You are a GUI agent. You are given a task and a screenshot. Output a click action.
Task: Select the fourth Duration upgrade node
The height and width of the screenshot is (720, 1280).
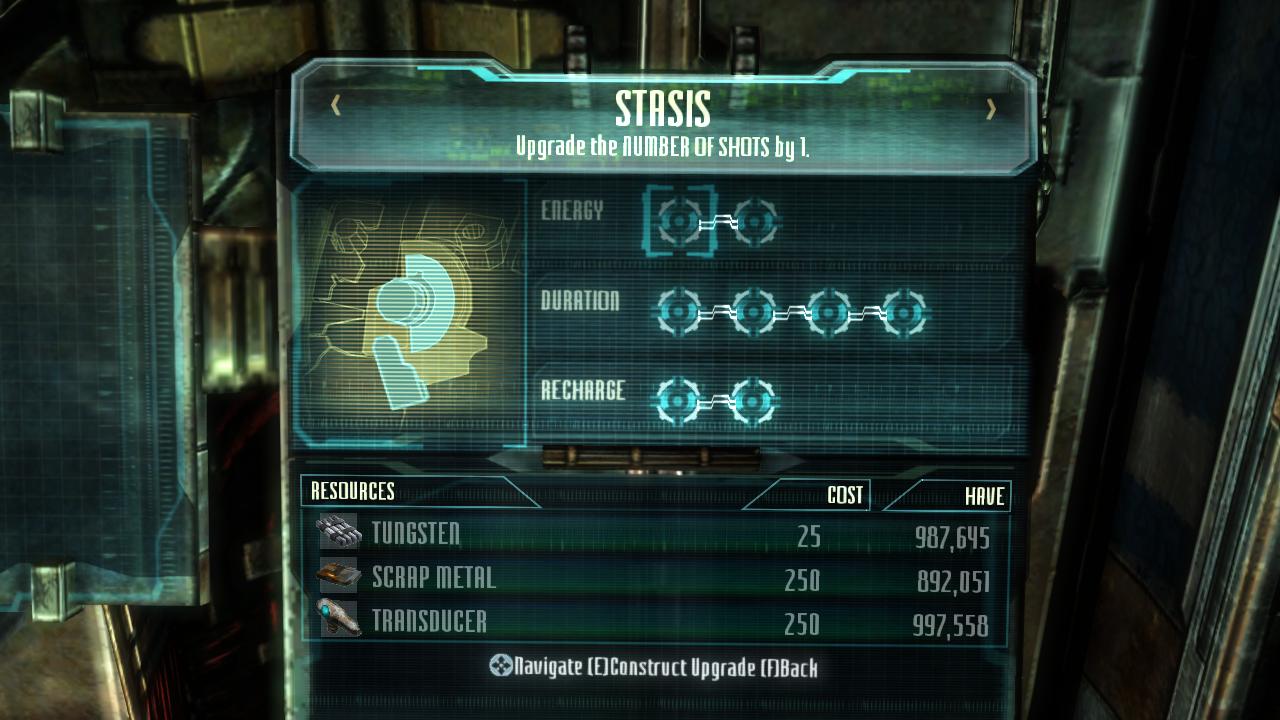click(904, 313)
